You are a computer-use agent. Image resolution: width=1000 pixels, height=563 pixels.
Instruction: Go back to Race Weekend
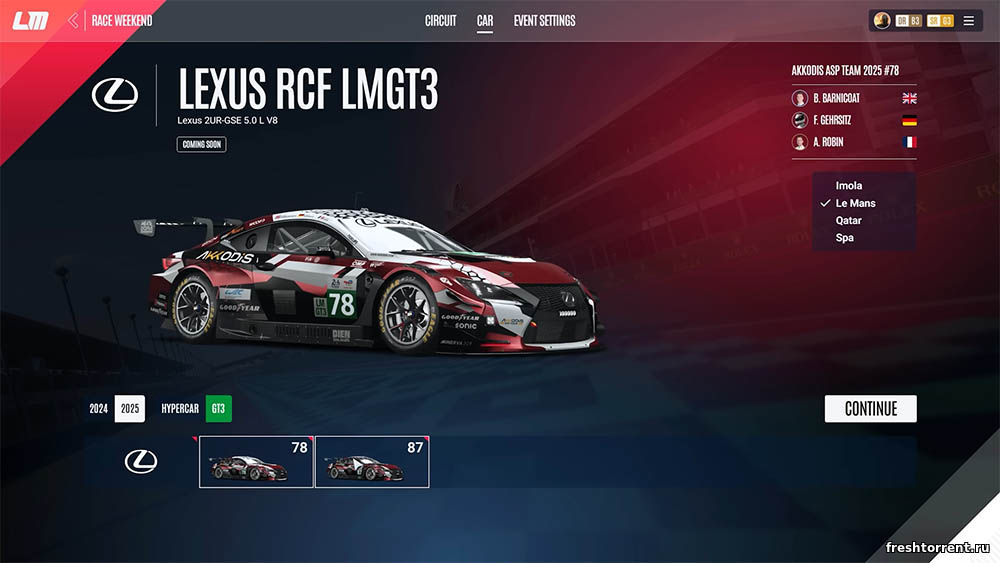[112, 21]
